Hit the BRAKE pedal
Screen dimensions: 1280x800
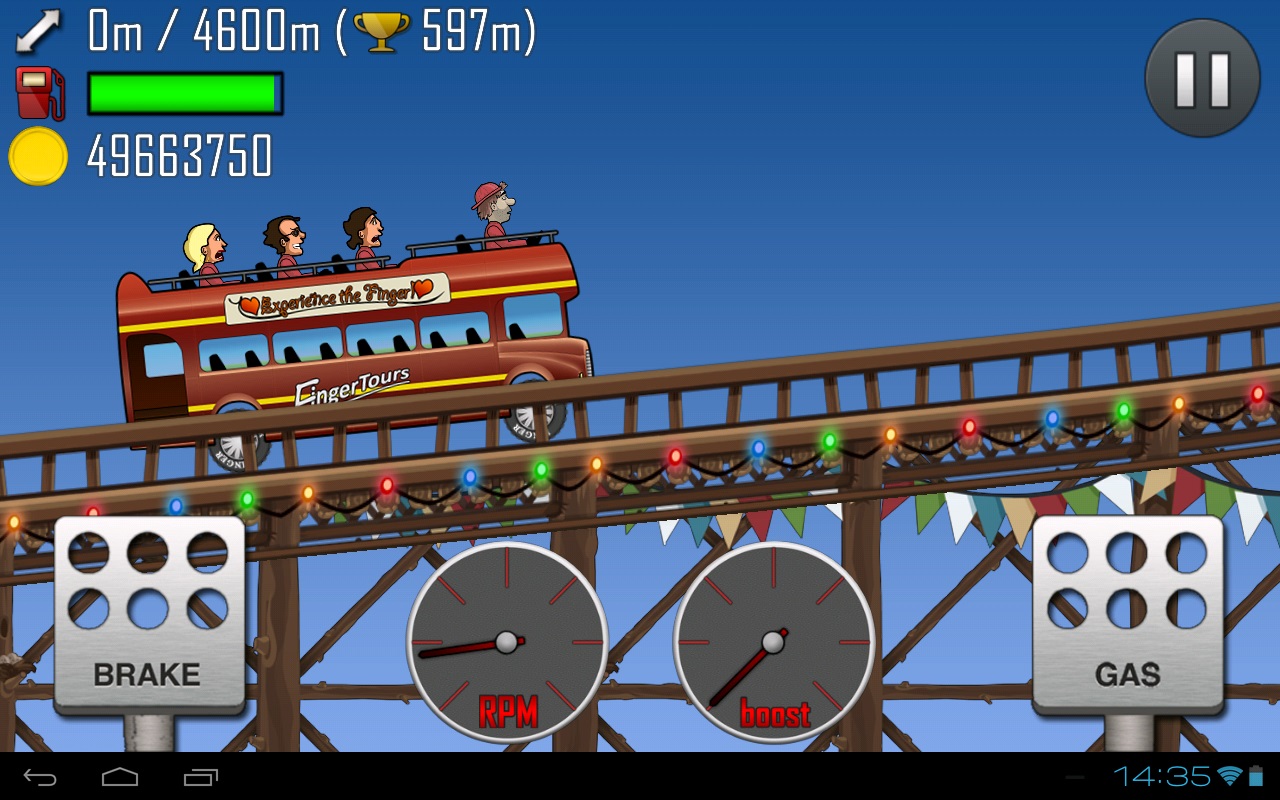point(148,614)
